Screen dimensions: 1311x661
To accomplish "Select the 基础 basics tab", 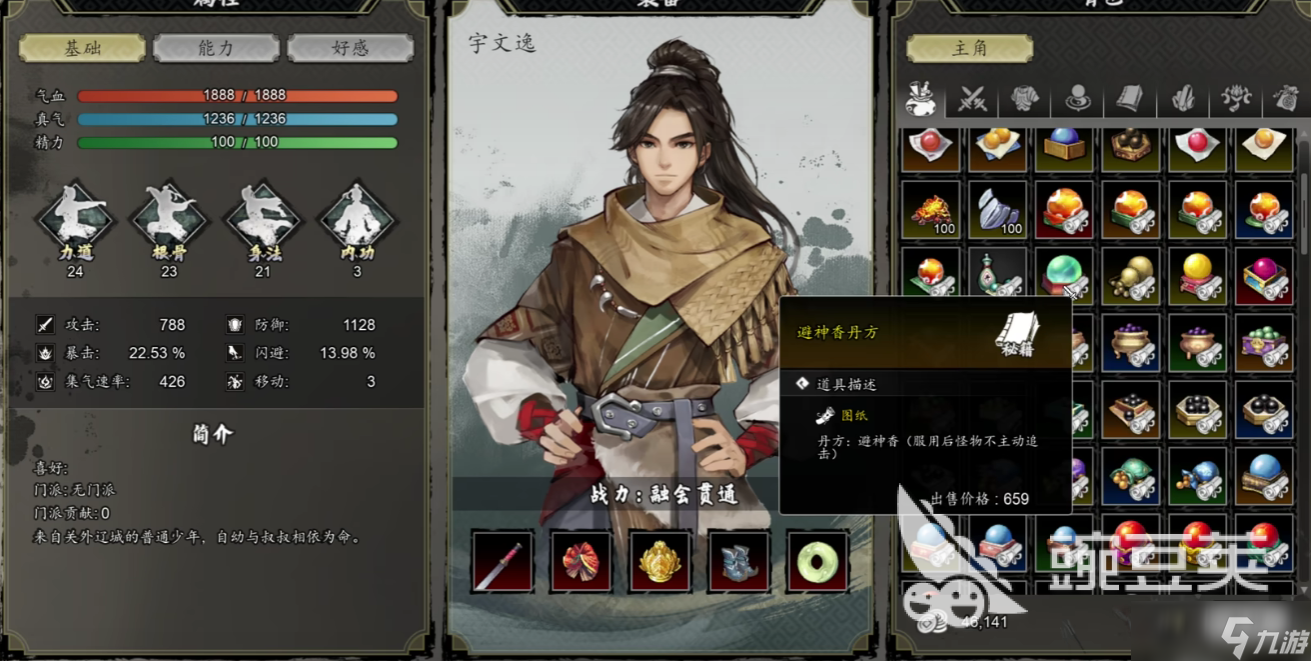I will coord(82,48).
